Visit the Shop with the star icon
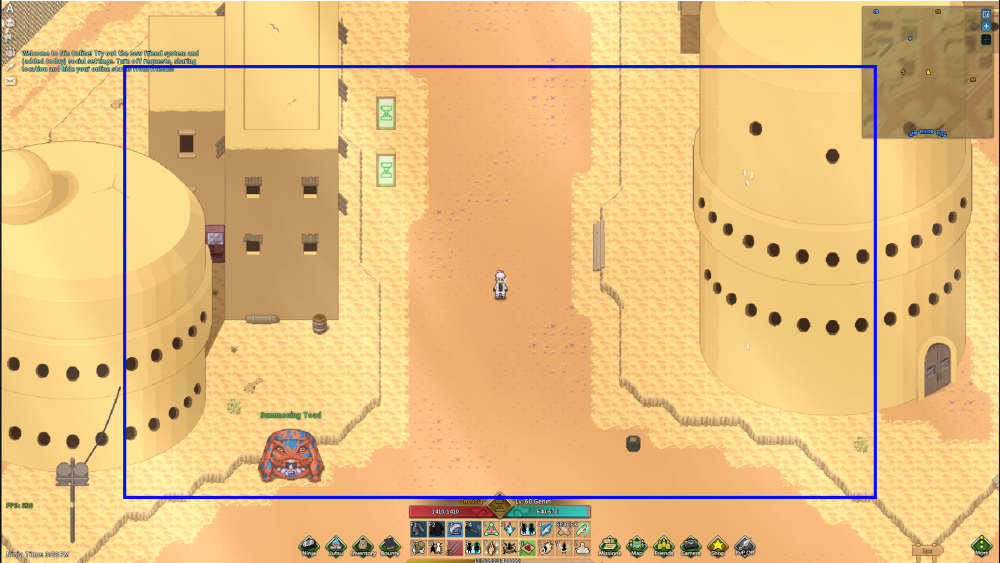 [x=717, y=546]
